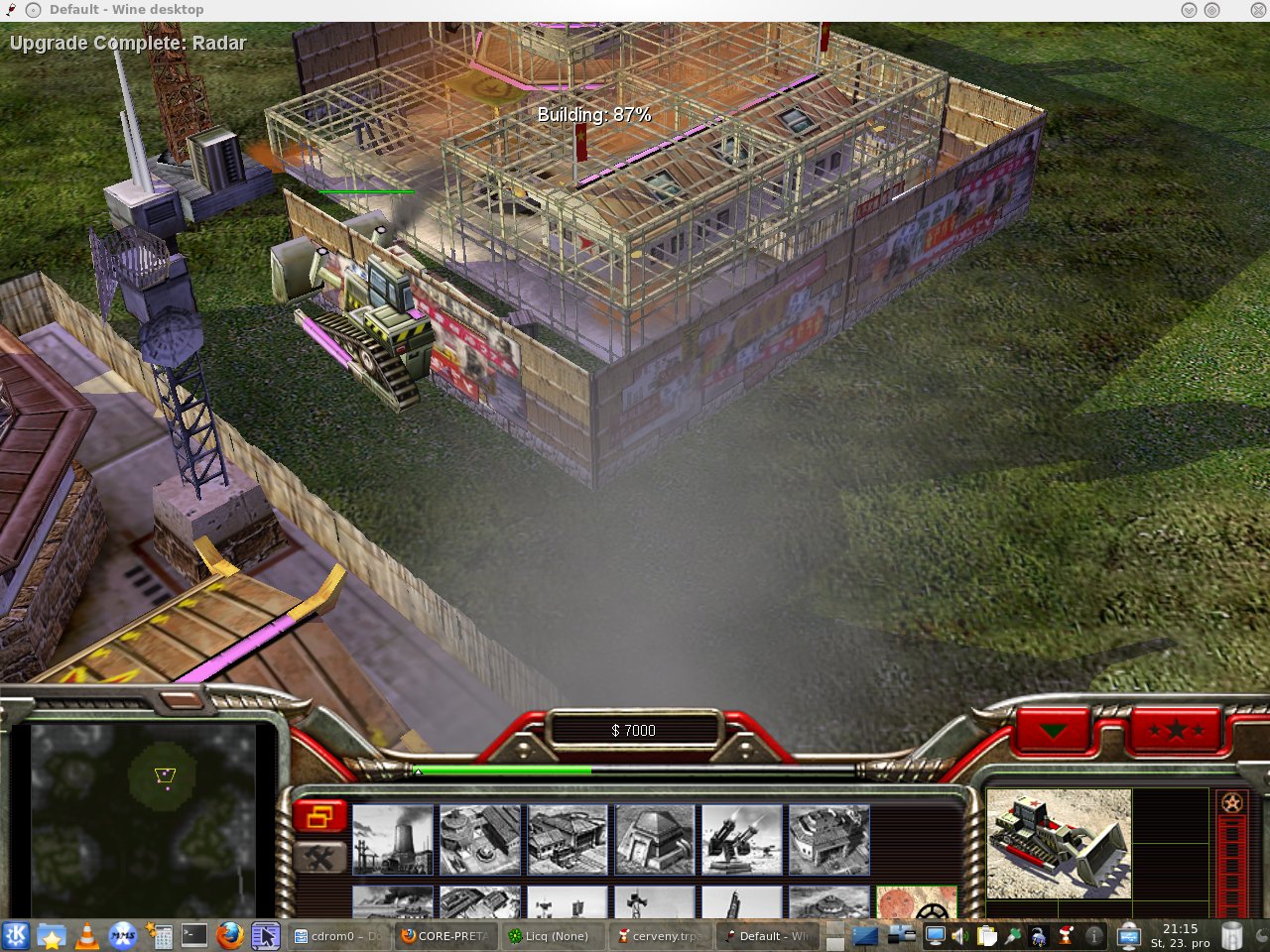Select the War Factory build icon
This screenshot has width=1270, height=952.
point(829,839)
